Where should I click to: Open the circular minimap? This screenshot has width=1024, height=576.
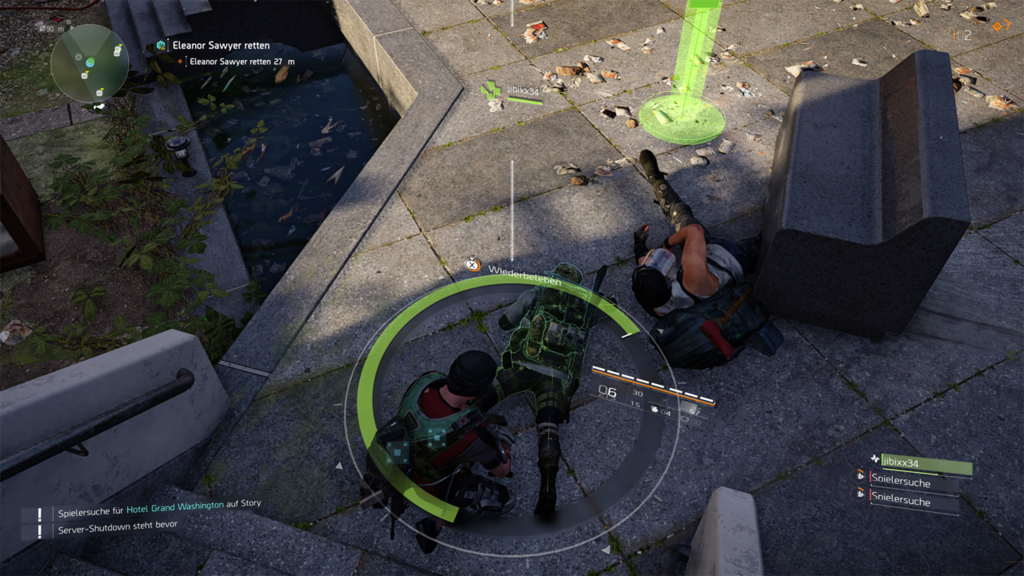89,63
